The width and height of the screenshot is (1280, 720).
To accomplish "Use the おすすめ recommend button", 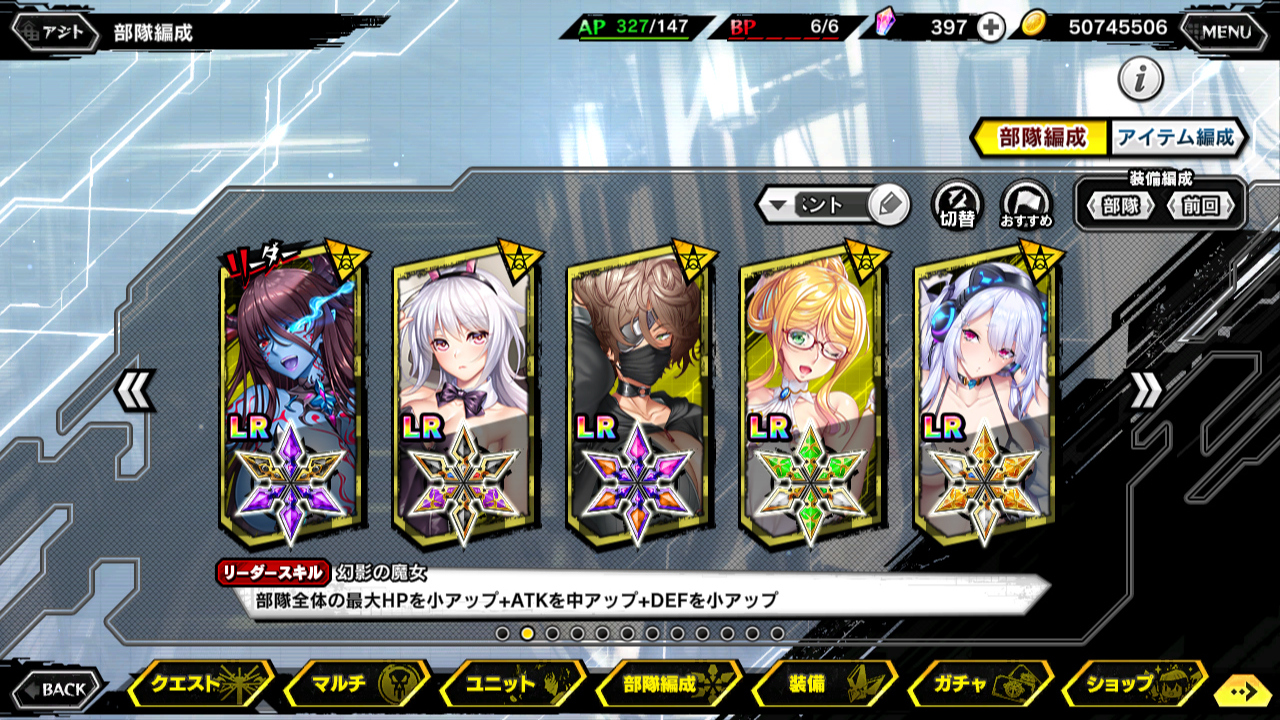I will point(1026,205).
